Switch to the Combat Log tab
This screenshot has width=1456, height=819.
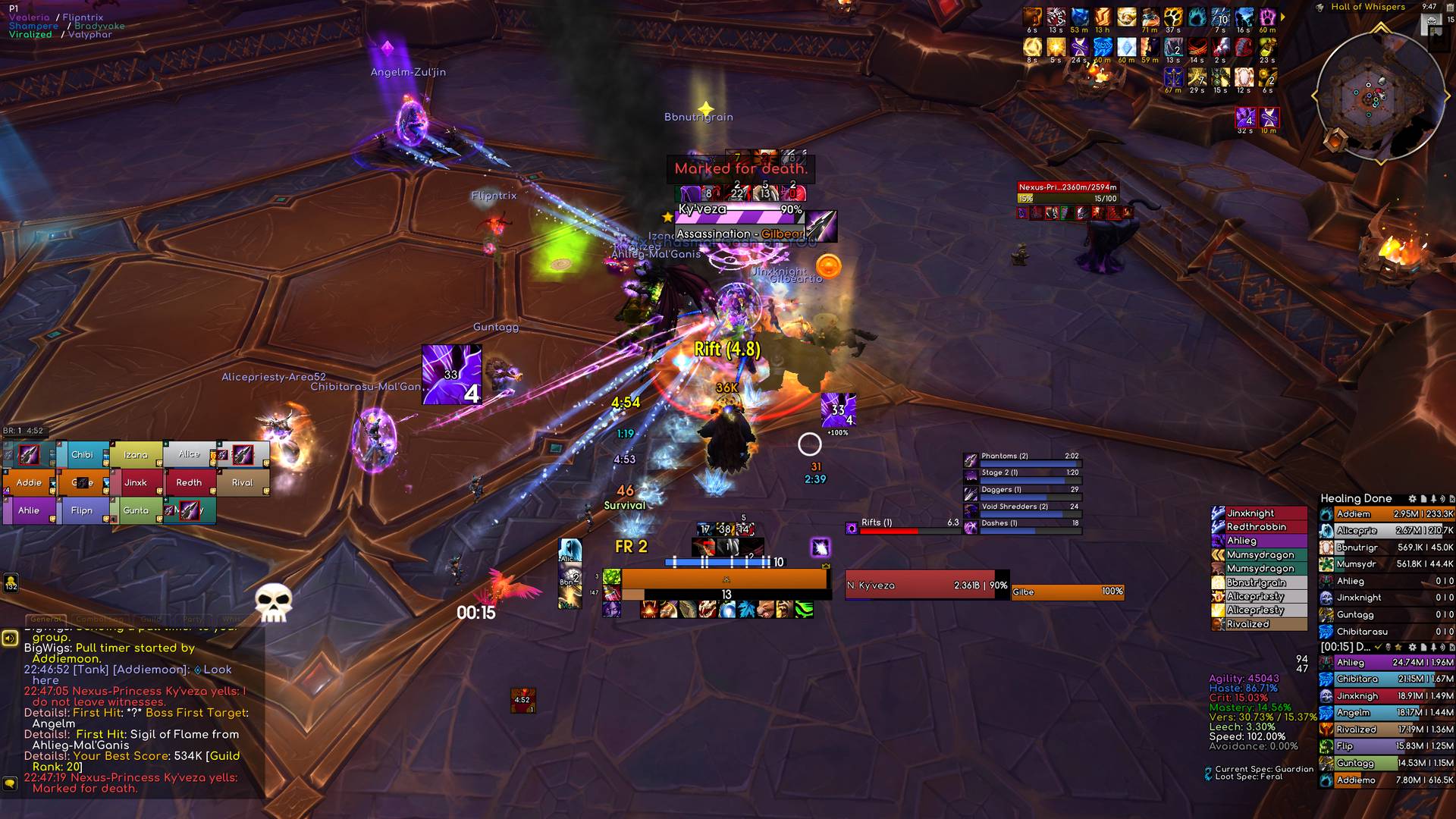click(x=99, y=620)
